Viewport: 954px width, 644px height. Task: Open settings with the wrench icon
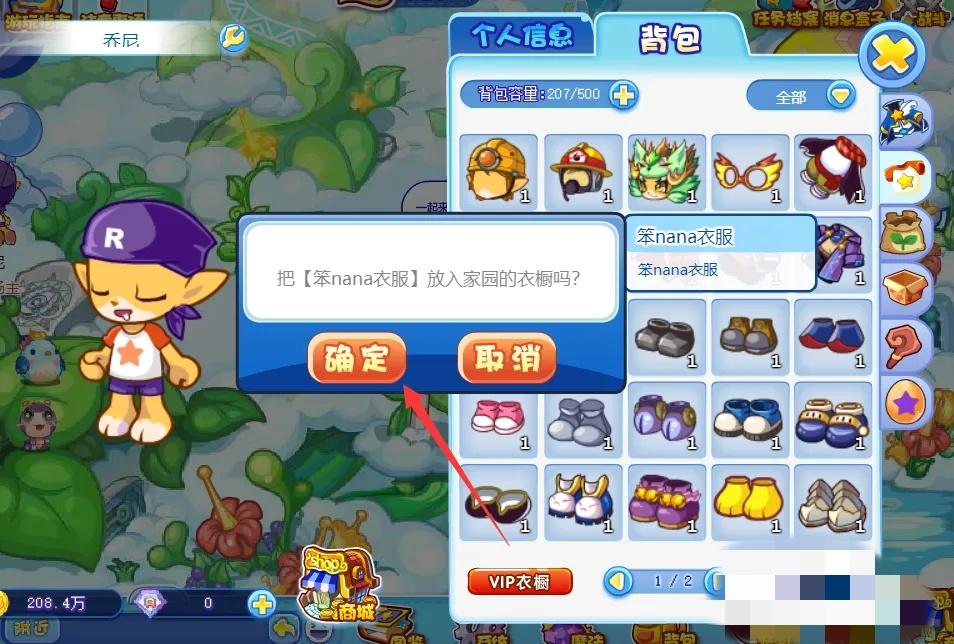[233, 39]
